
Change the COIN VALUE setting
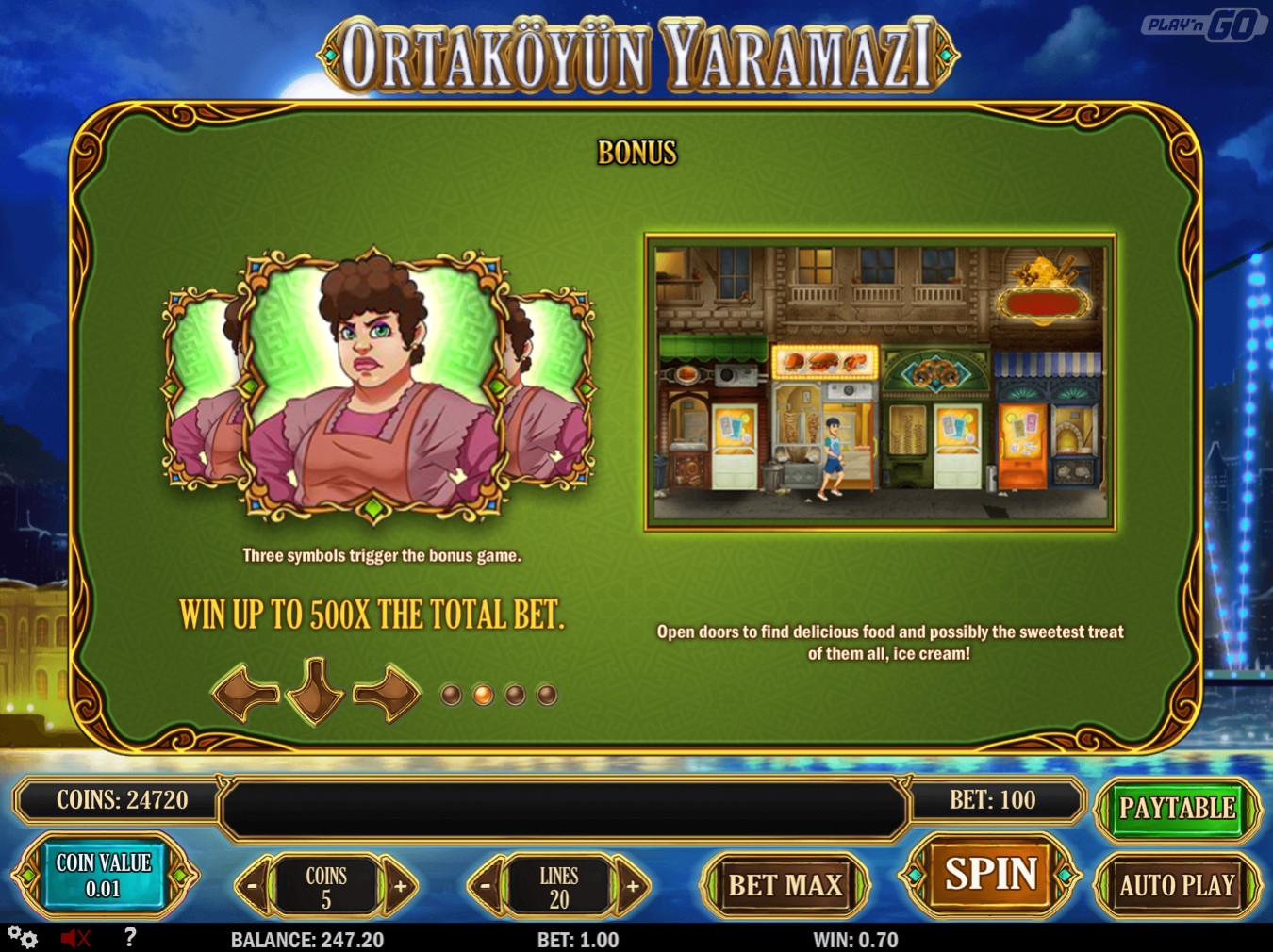104,876
